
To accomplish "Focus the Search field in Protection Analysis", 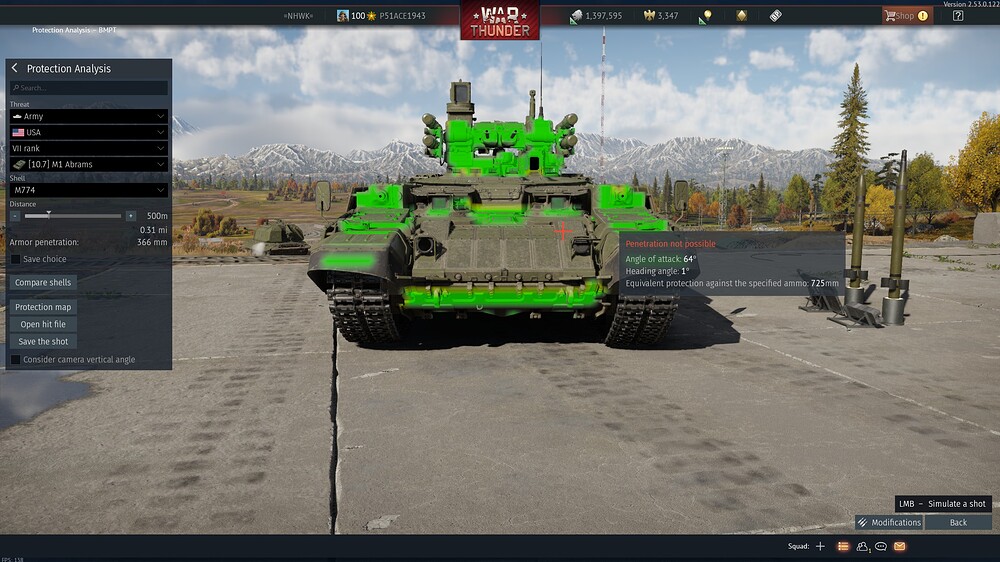I will click(x=89, y=88).
